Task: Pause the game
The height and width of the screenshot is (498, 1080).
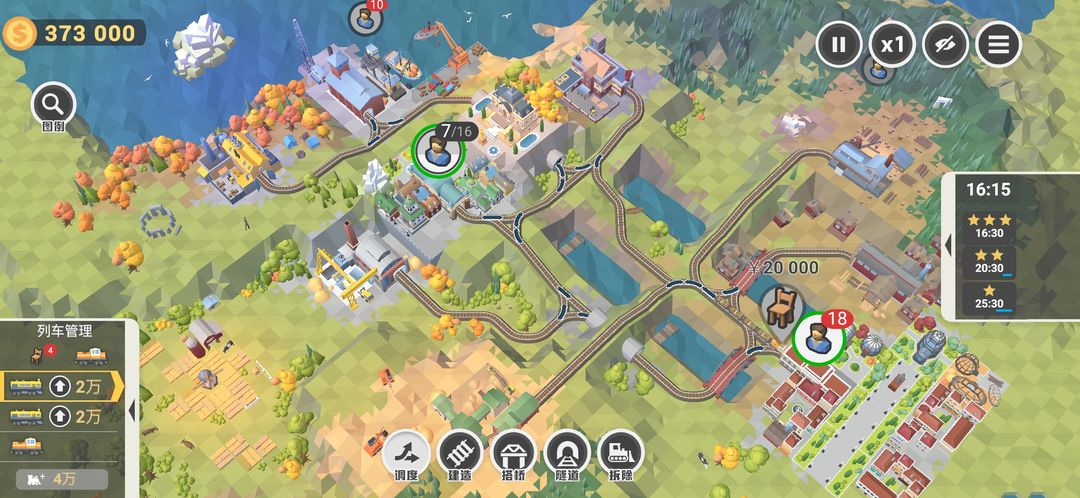Action: click(839, 44)
